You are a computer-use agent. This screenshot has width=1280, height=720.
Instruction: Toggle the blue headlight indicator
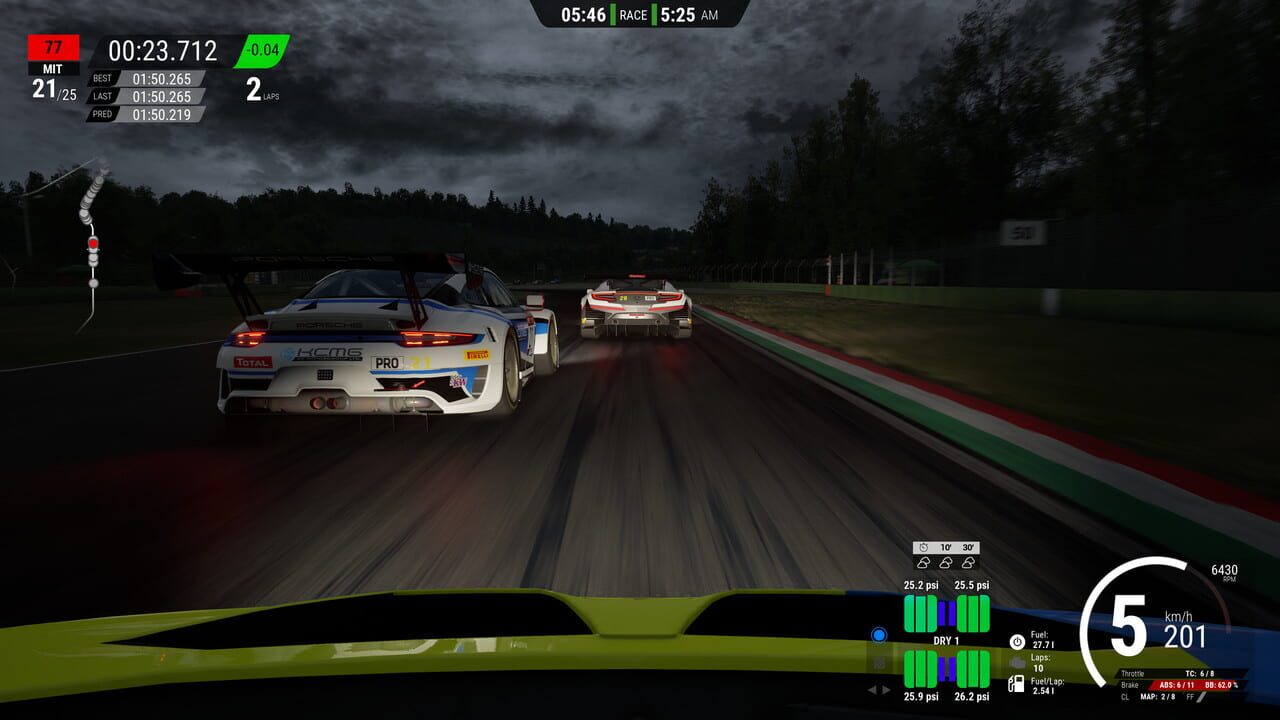[879, 635]
